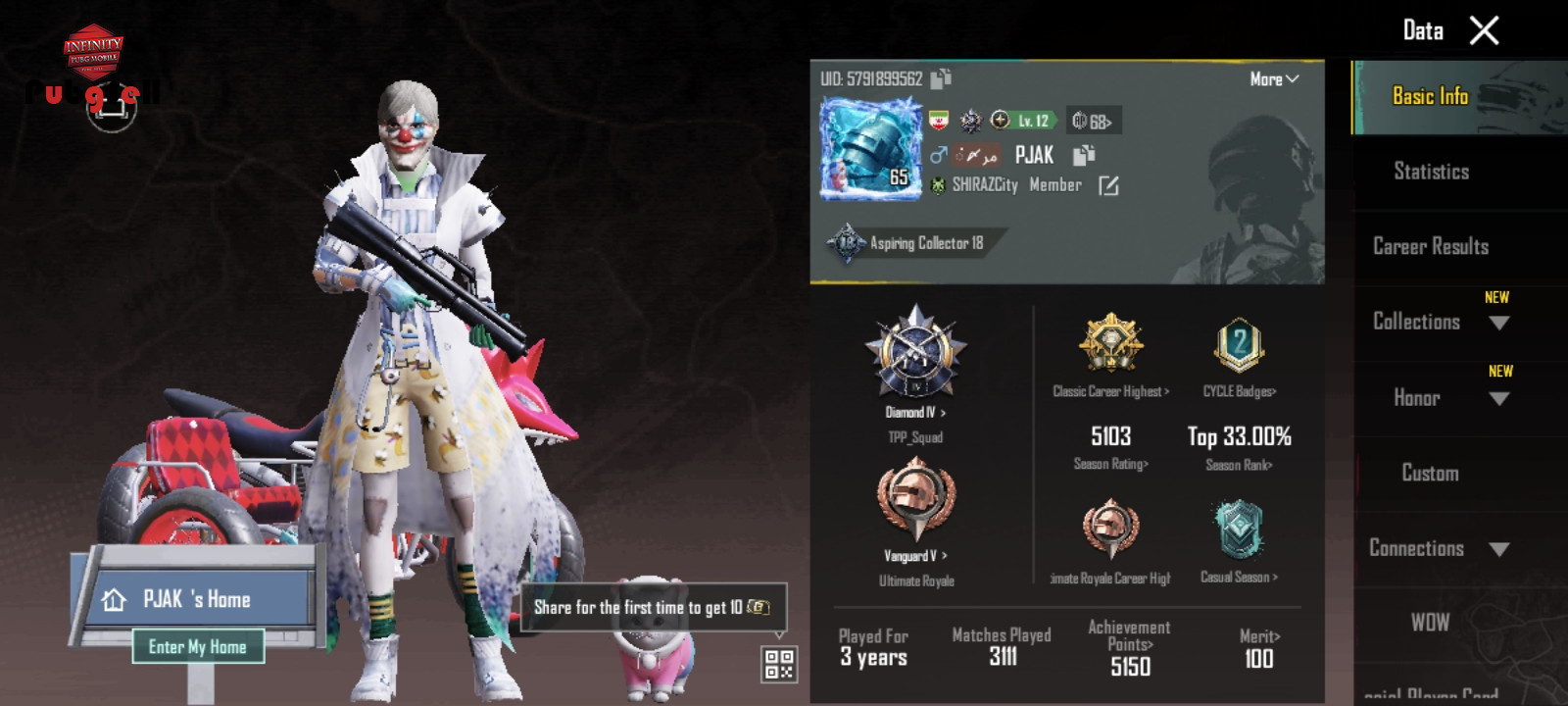Copy the UID number
1568x706 pixels.
pyautogui.click(x=941, y=78)
